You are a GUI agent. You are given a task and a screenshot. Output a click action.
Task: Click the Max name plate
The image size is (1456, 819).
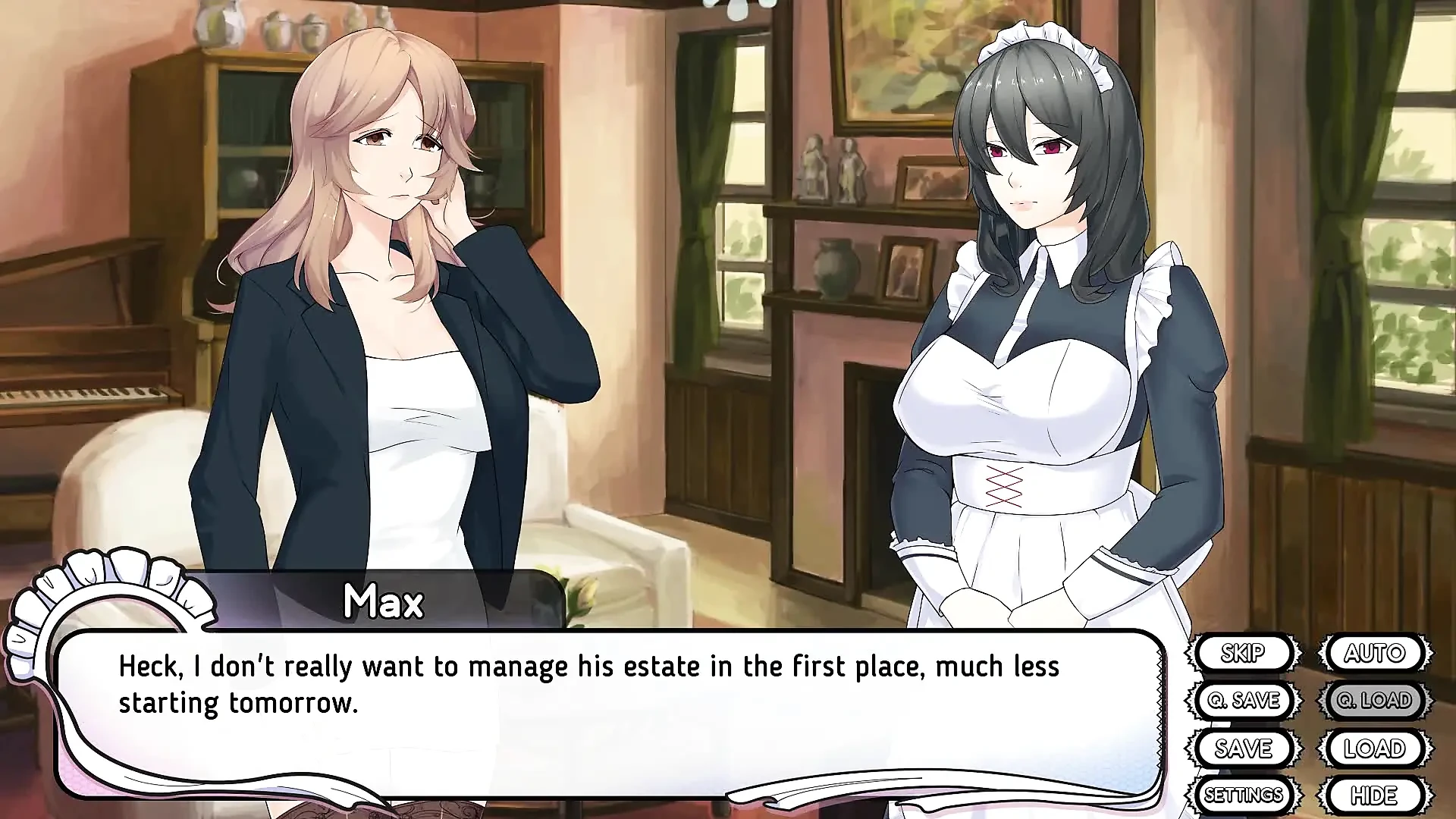click(383, 601)
